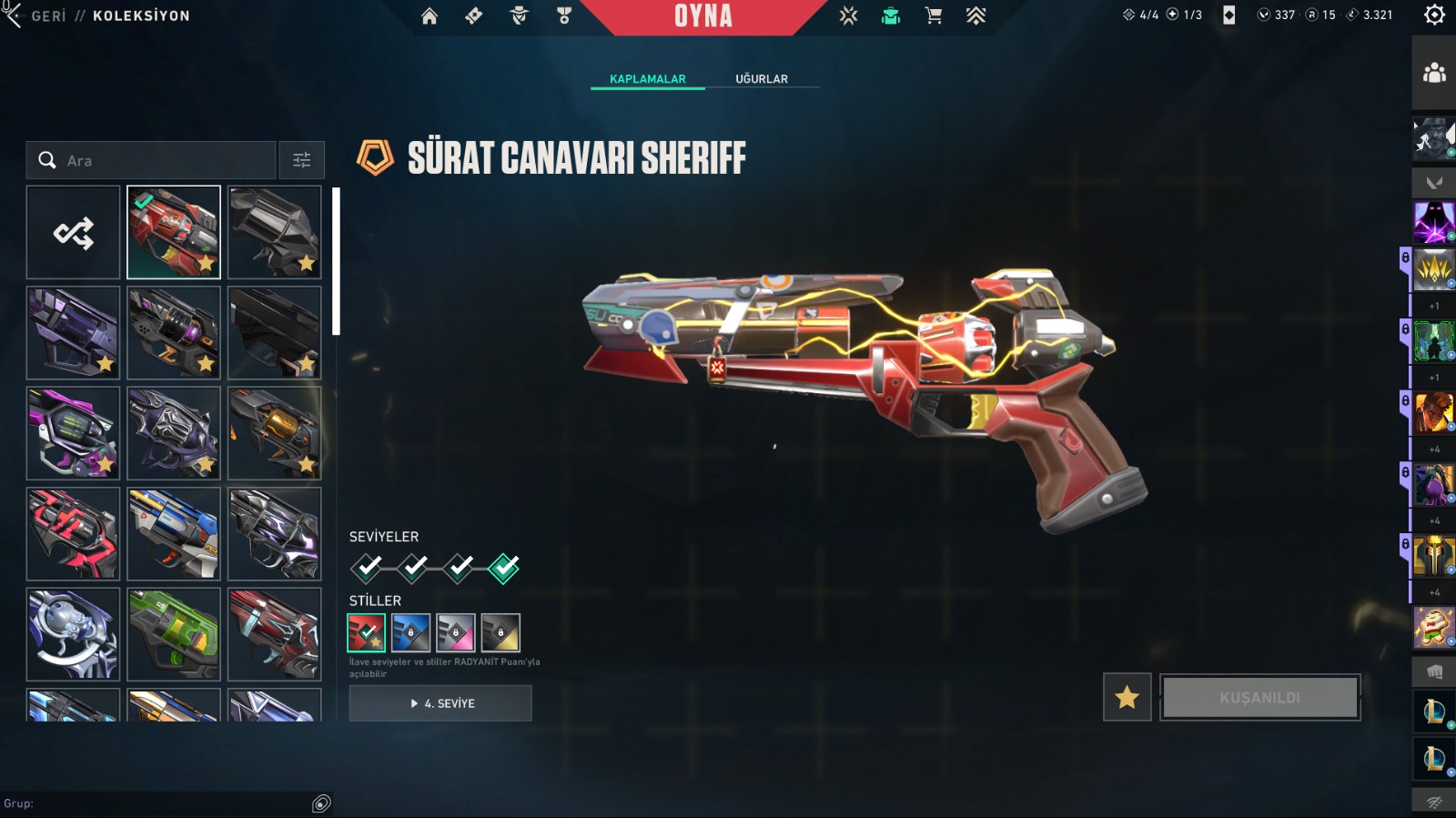Select the fourth level checkmark

(x=503, y=568)
